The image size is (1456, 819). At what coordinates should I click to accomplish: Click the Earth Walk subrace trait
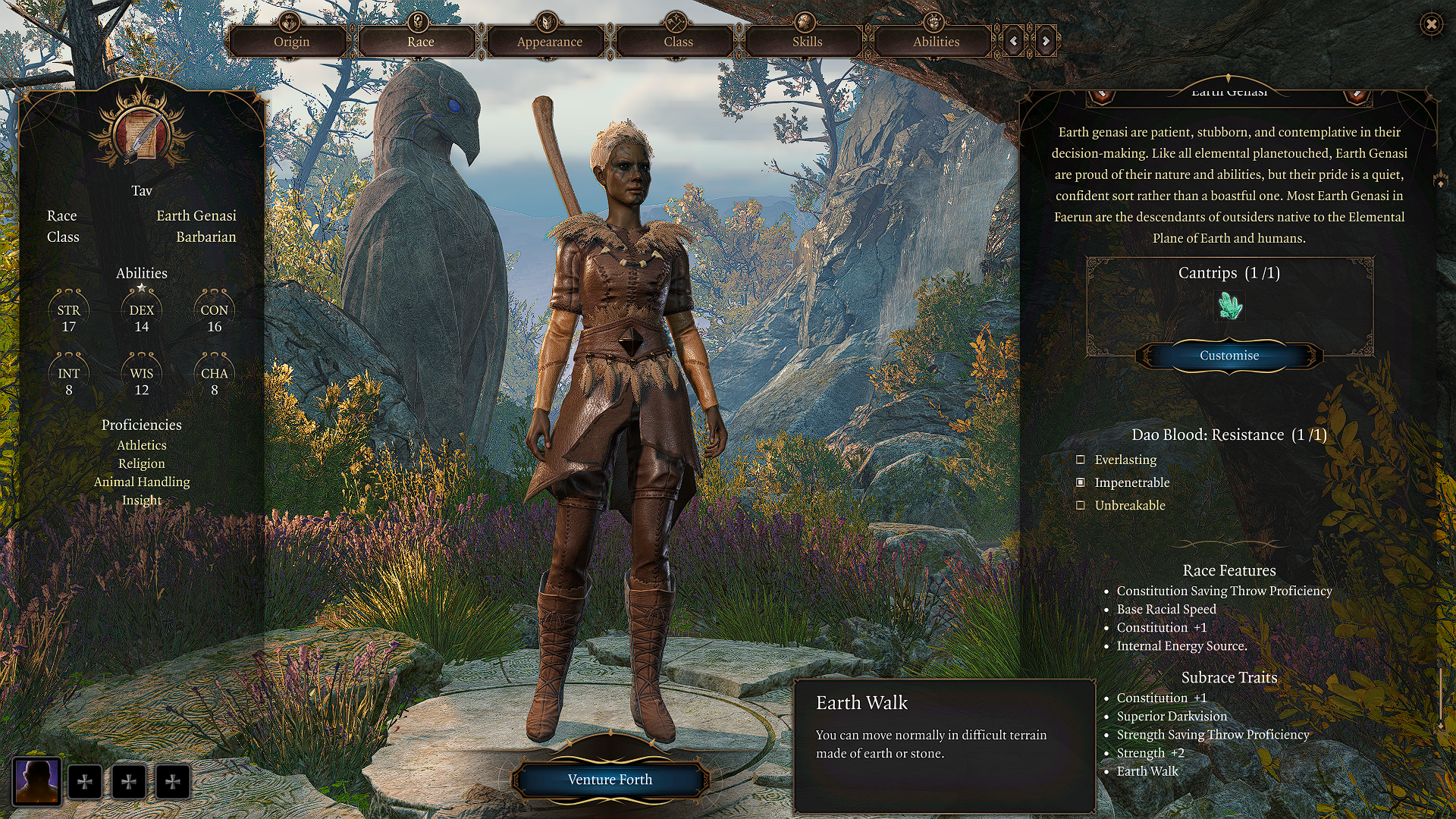(1147, 771)
